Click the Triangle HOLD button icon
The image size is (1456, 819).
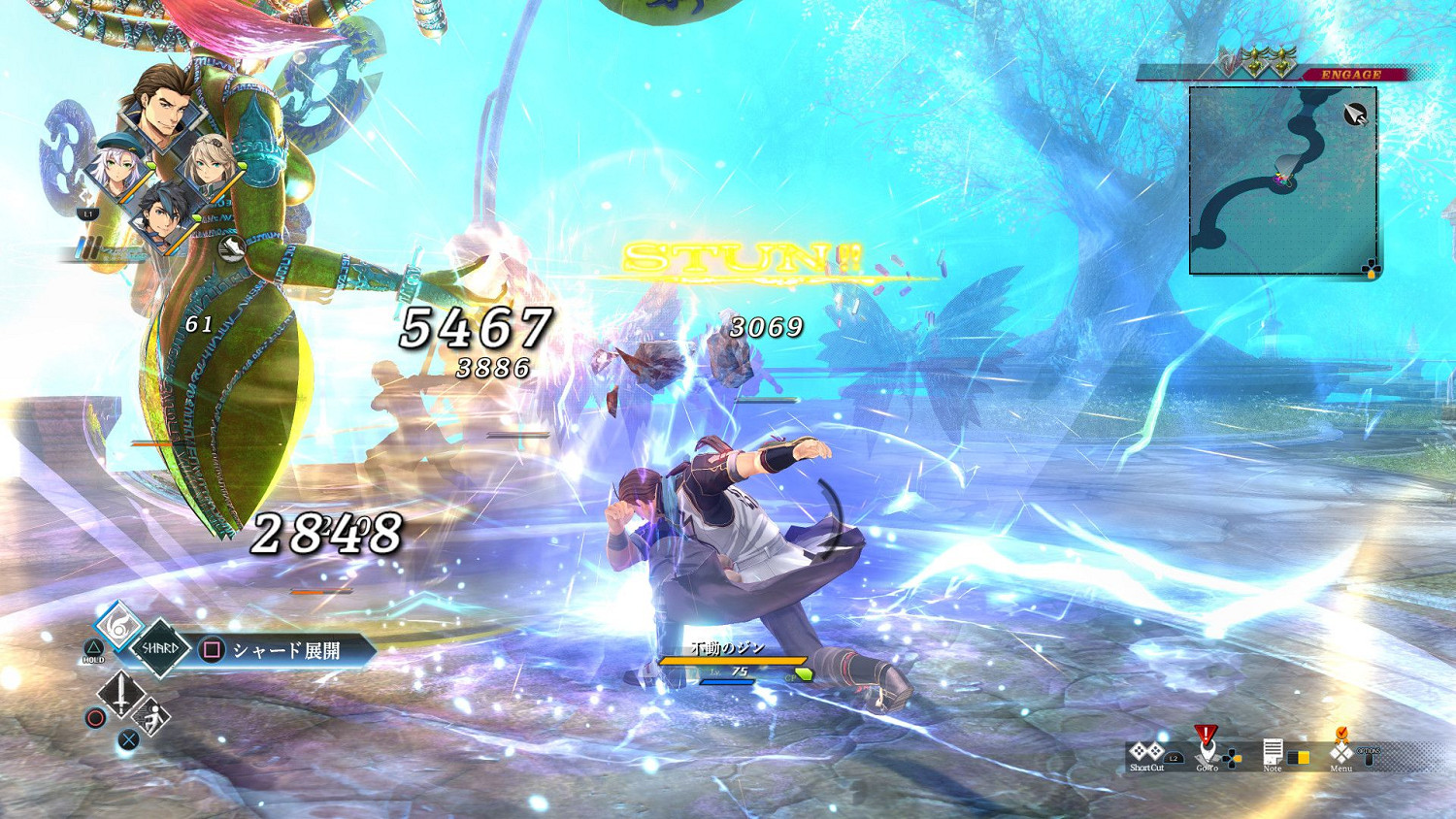point(93,649)
